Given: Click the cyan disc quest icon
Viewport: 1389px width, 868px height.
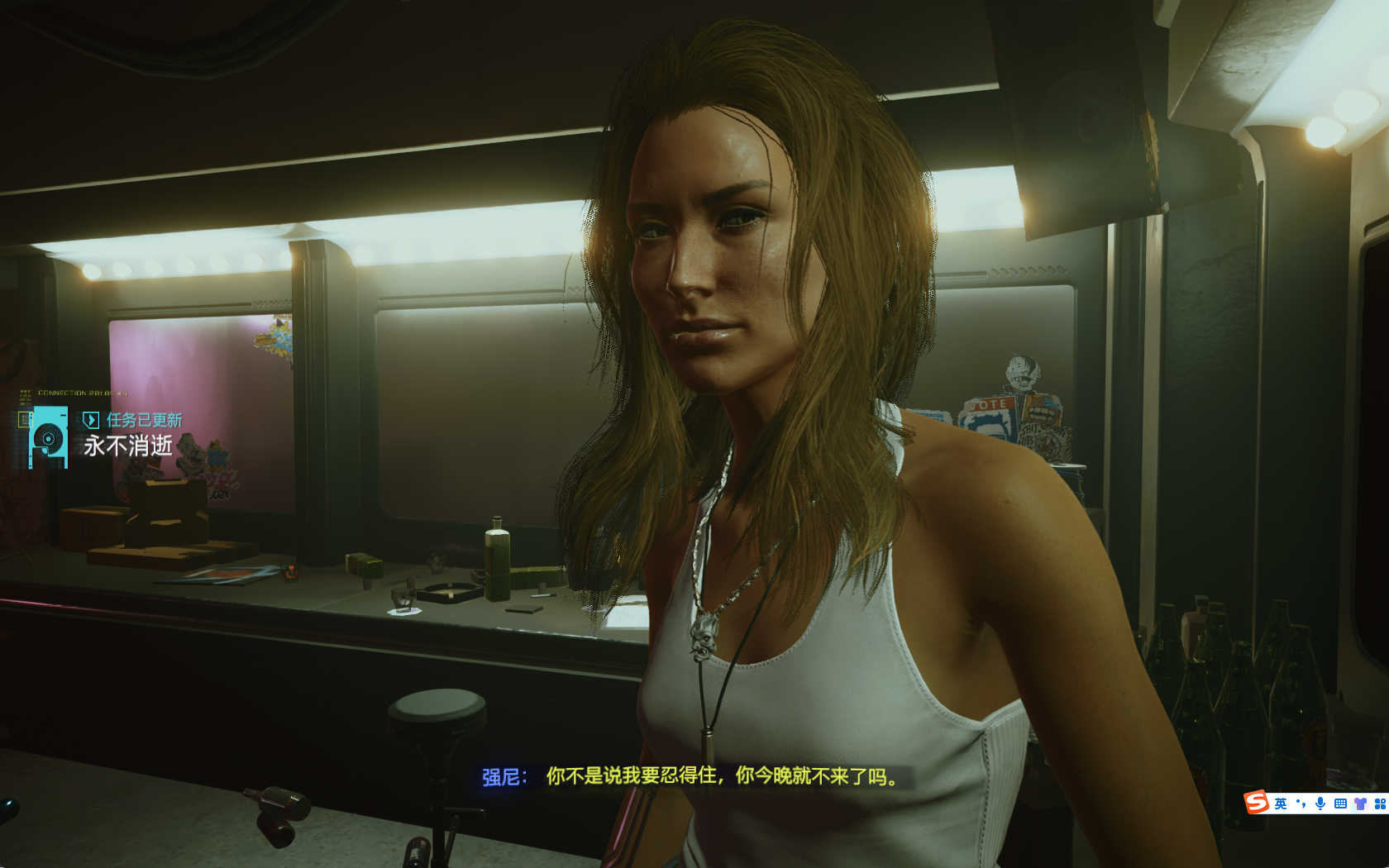Looking at the screenshot, I should [x=48, y=437].
